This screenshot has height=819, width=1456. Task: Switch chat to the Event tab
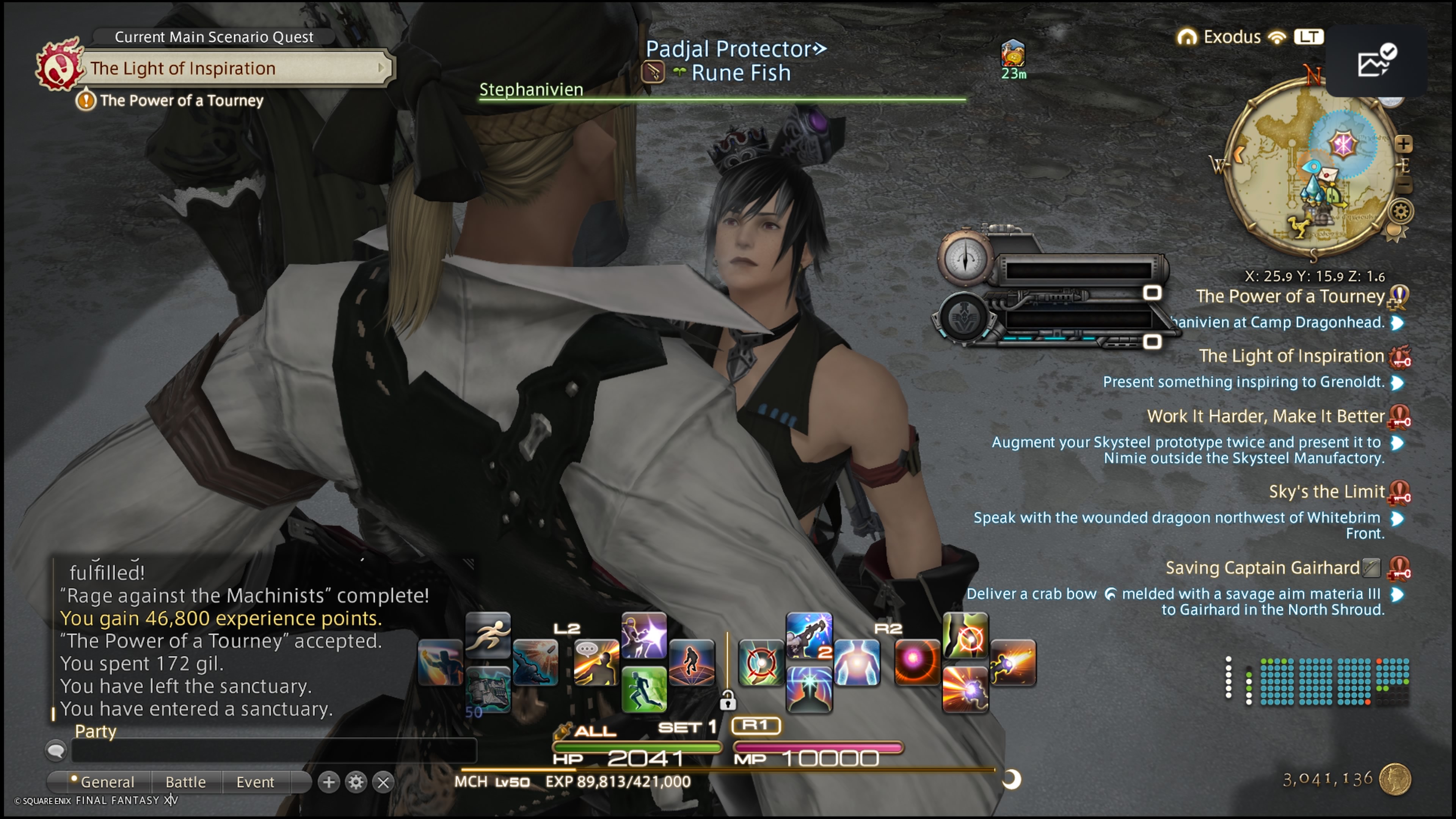pos(255,782)
